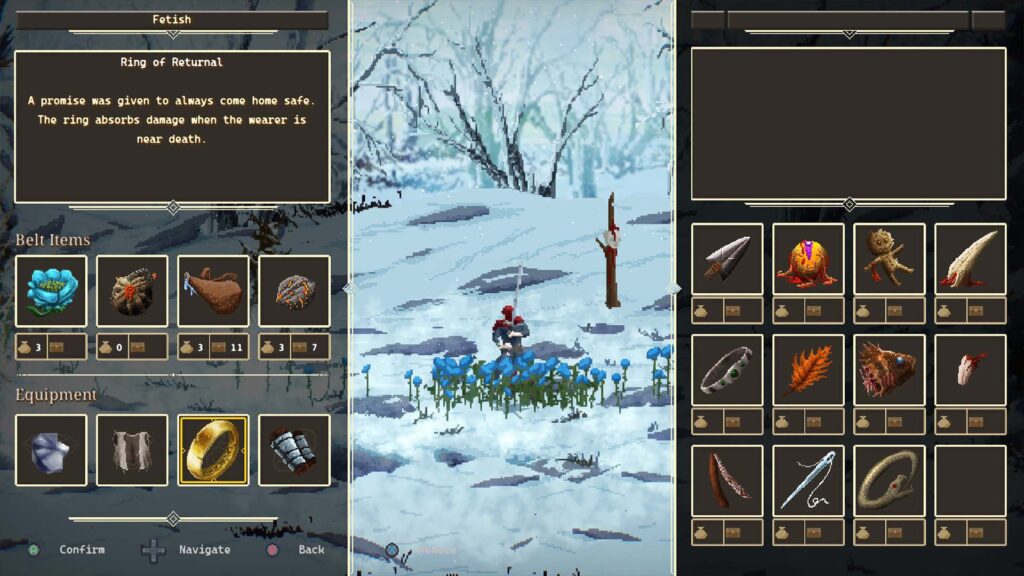
Task: Pick the glowing ember rock belt item
Action: tap(294, 291)
